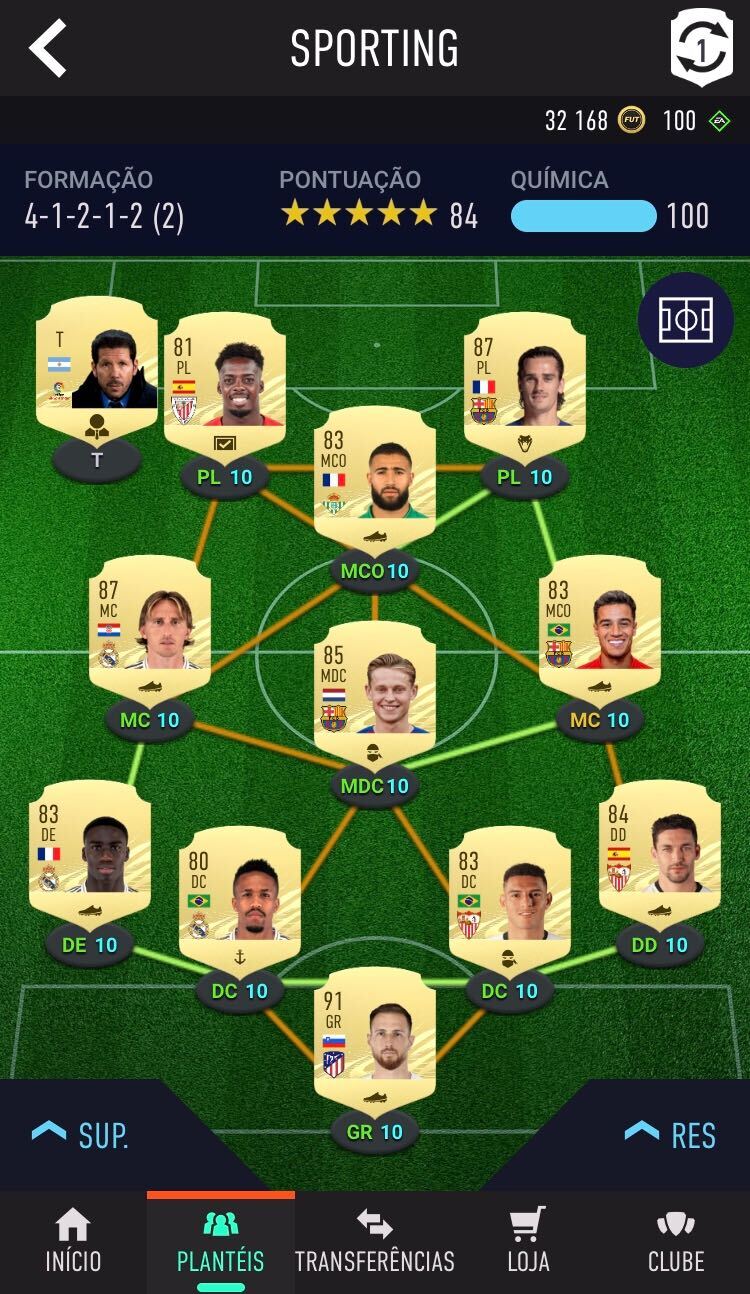Expand the SUP. substitutes panel
This screenshot has height=1294, width=750.
tap(81, 1135)
